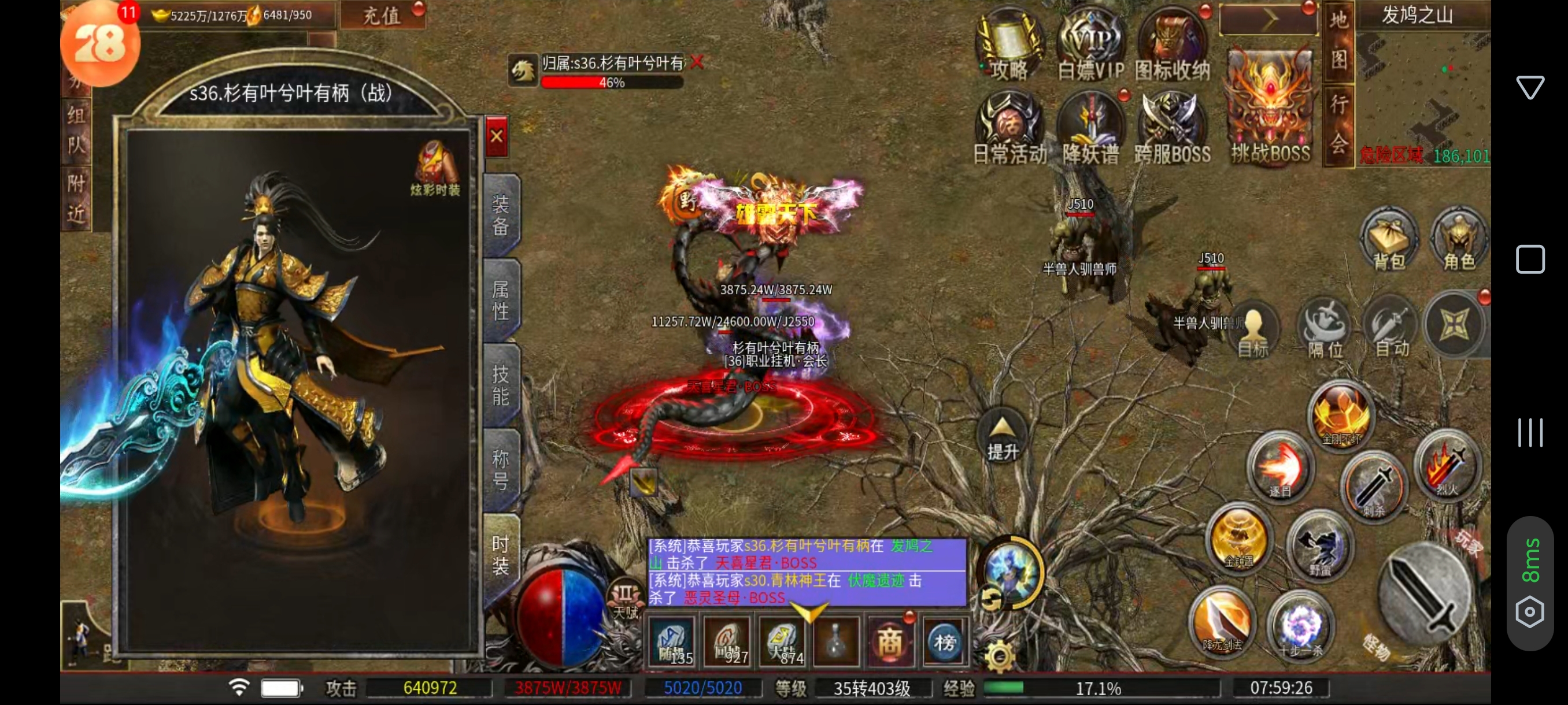
Task: Show the 称号 titles tab
Action: click(500, 470)
